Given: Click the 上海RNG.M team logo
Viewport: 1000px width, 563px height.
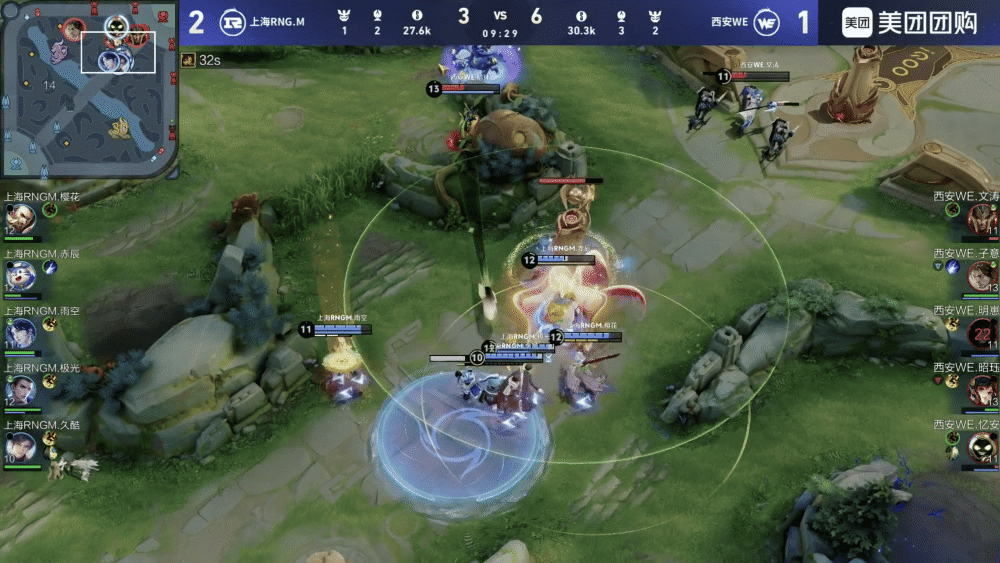Looking at the screenshot, I should pyautogui.click(x=232, y=22).
